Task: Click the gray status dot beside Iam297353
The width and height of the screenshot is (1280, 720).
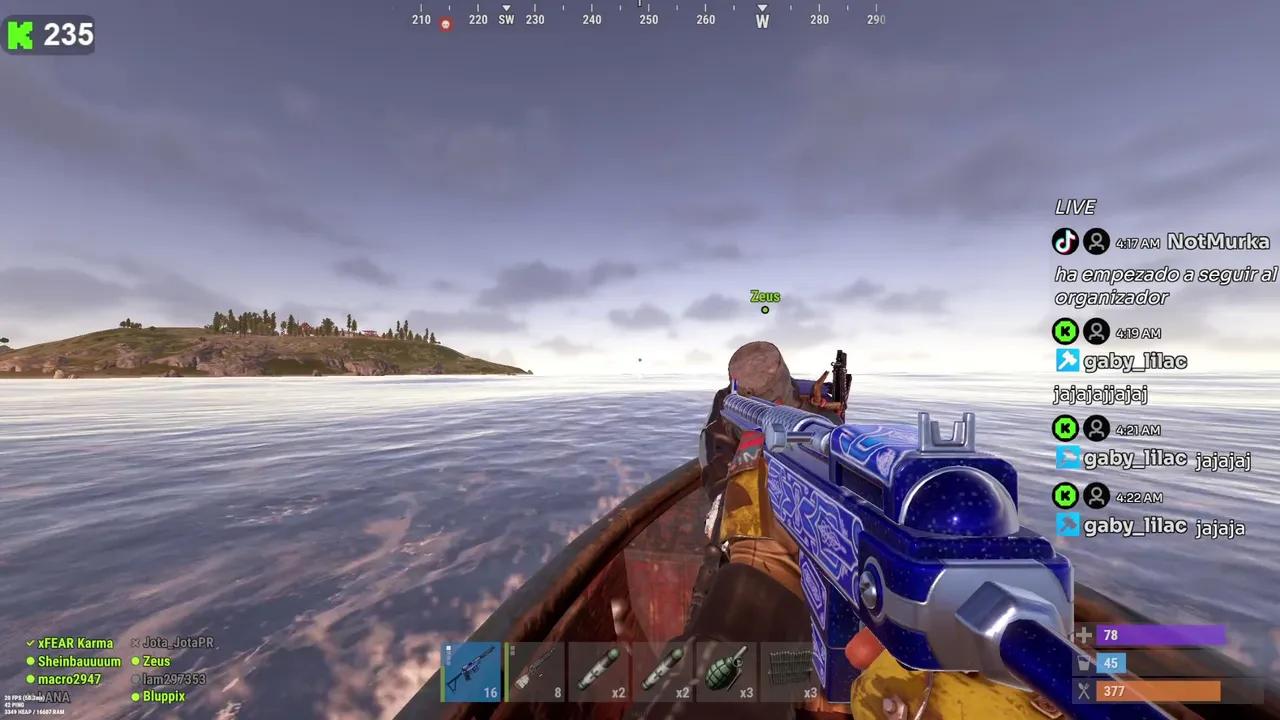Action: [136, 679]
